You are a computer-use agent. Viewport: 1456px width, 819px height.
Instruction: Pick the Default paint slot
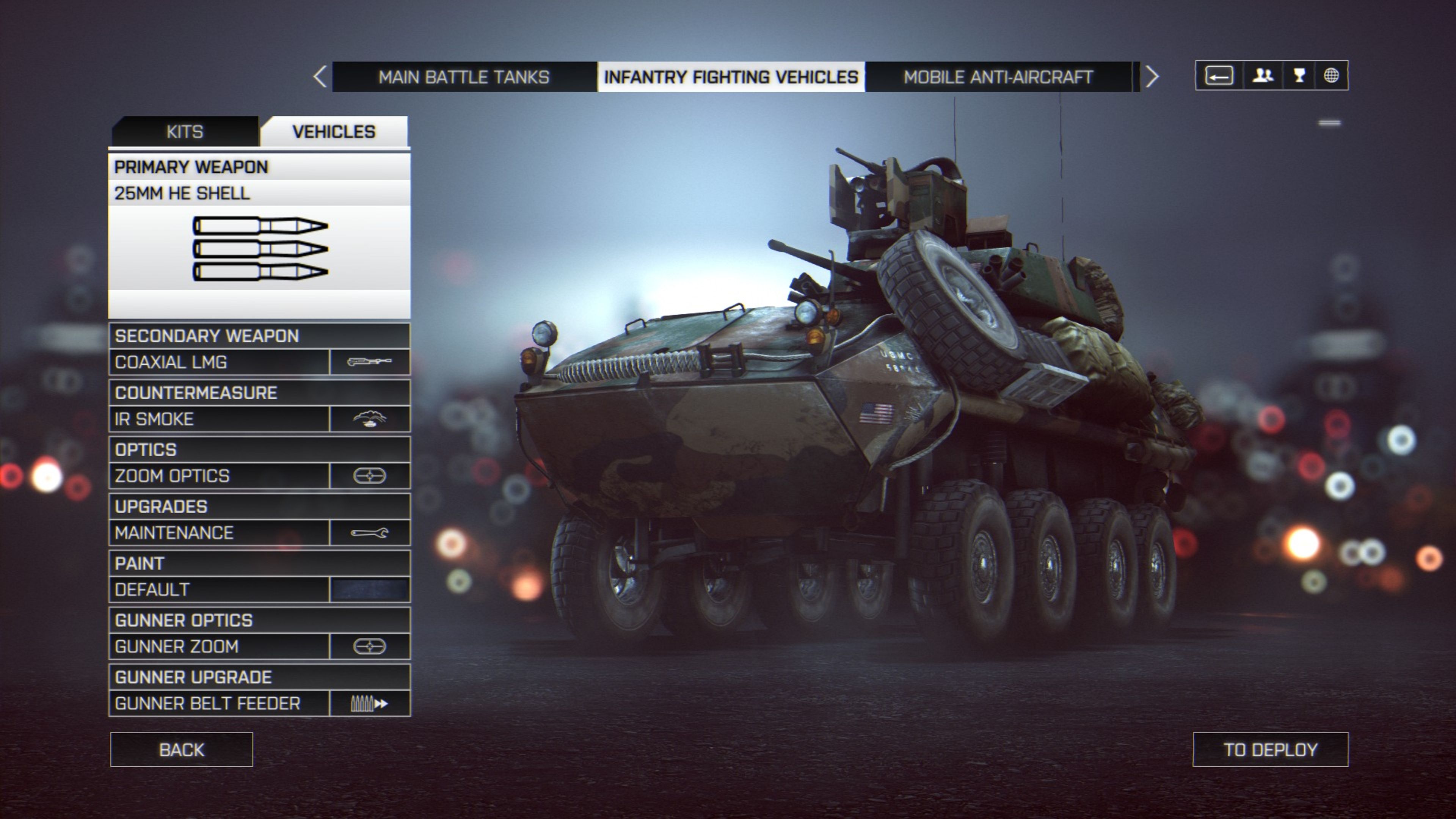259,590
